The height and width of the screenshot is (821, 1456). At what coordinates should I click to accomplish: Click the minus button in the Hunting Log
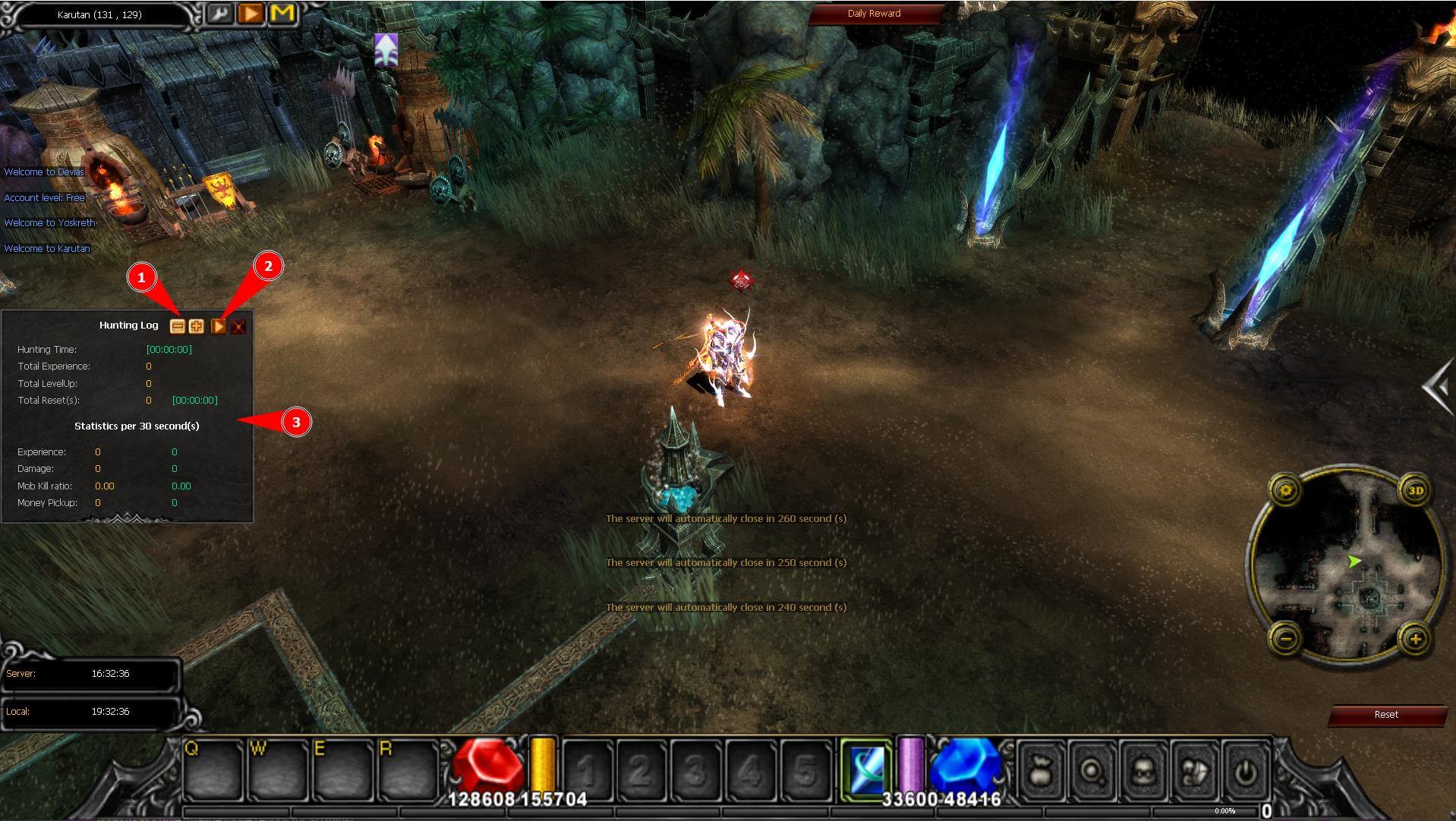point(177,326)
